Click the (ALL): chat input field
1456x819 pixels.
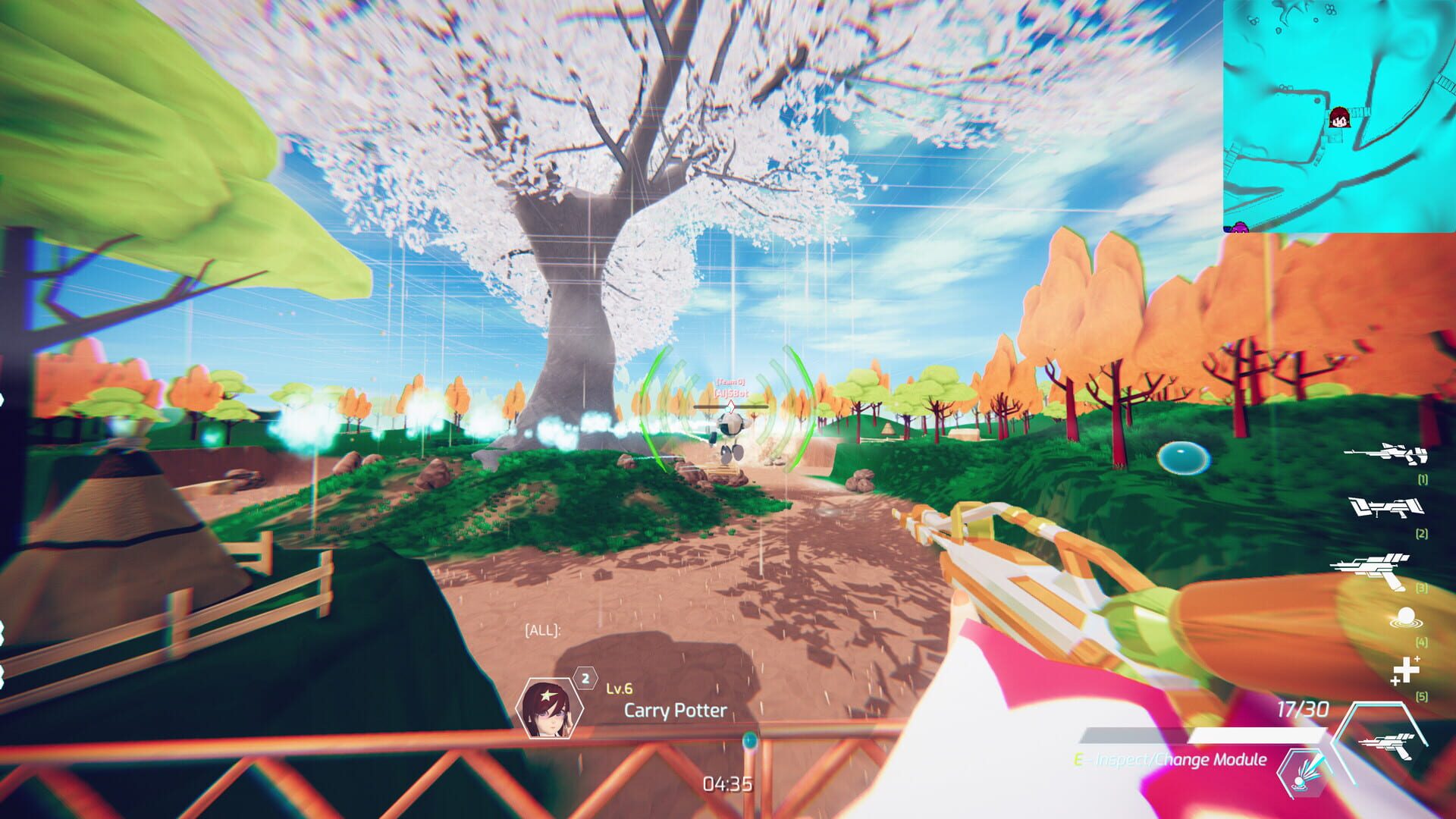[542, 629]
